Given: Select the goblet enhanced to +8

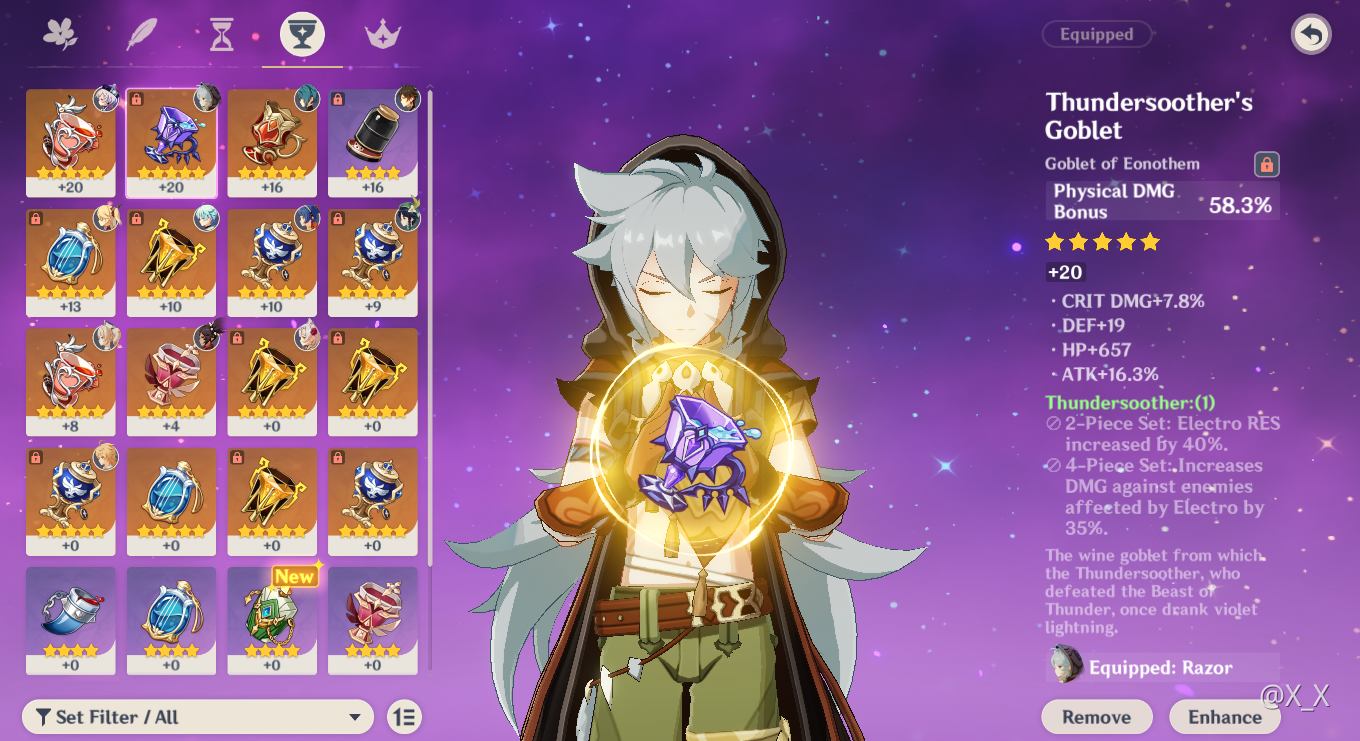Looking at the screenshot, I should pyautogui.click(x=70, y=382).
